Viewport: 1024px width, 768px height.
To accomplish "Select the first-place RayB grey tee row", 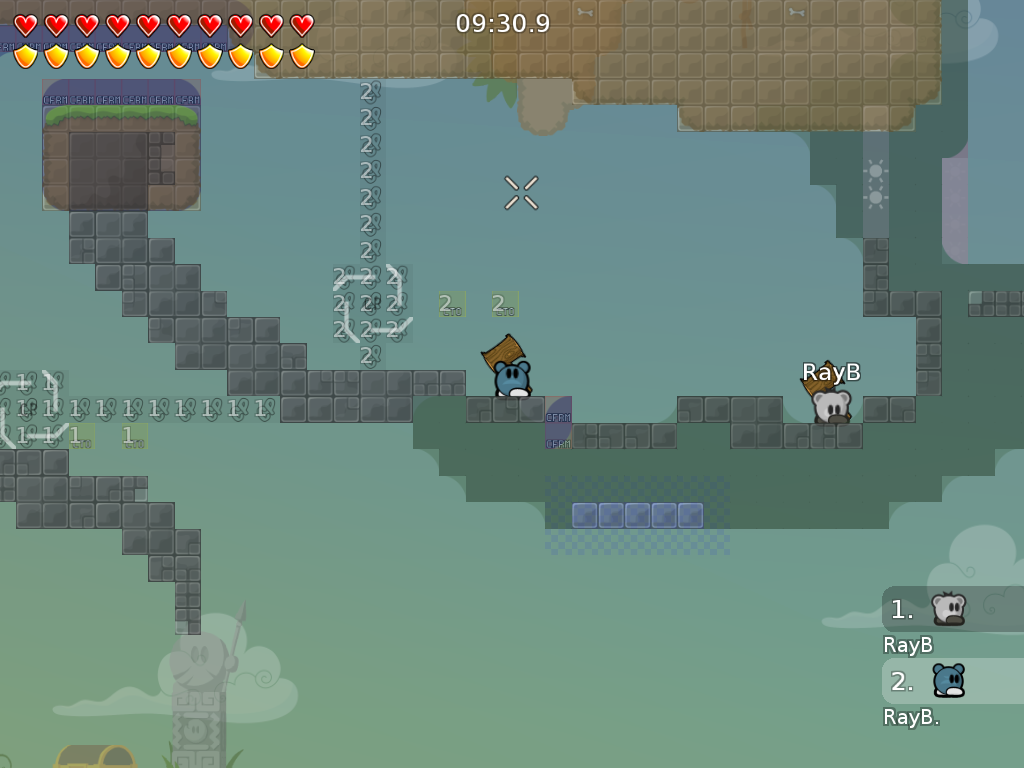I will [x=950, y=609].
